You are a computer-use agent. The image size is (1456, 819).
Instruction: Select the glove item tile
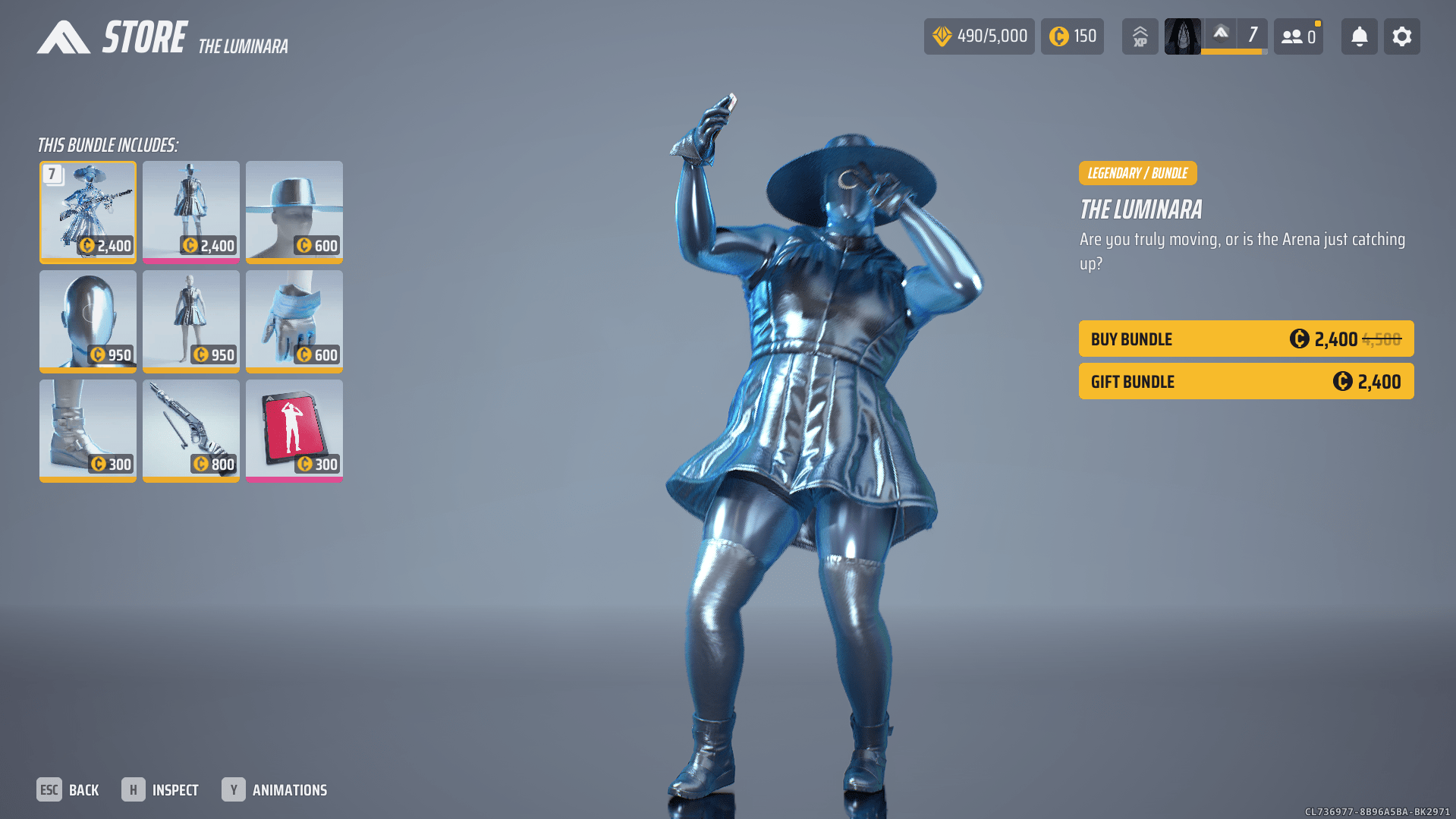(x=294, y=320)
